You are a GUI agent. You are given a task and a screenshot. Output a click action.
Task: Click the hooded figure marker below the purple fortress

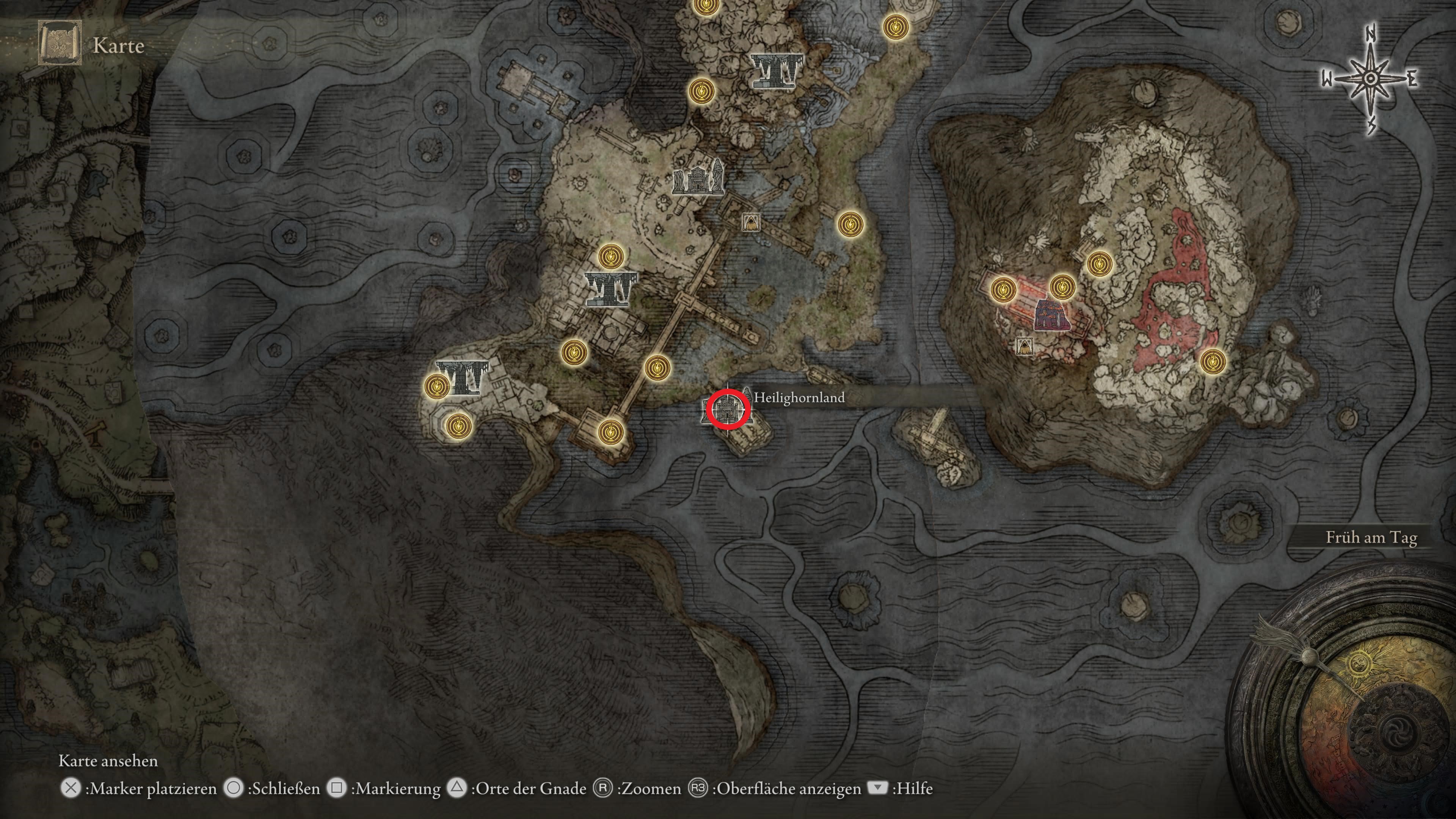click(x=1024, y=346)
